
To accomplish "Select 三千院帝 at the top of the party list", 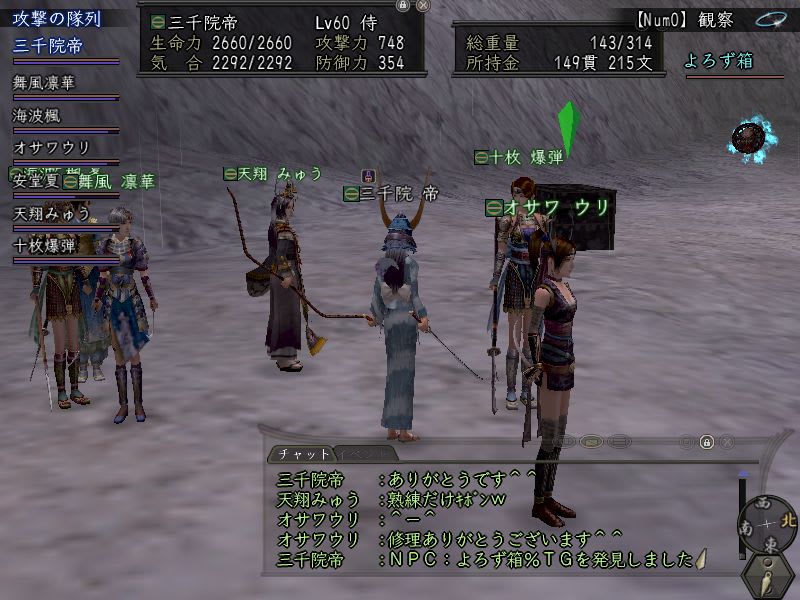I will pyautogui.click(x=48, y=46).
